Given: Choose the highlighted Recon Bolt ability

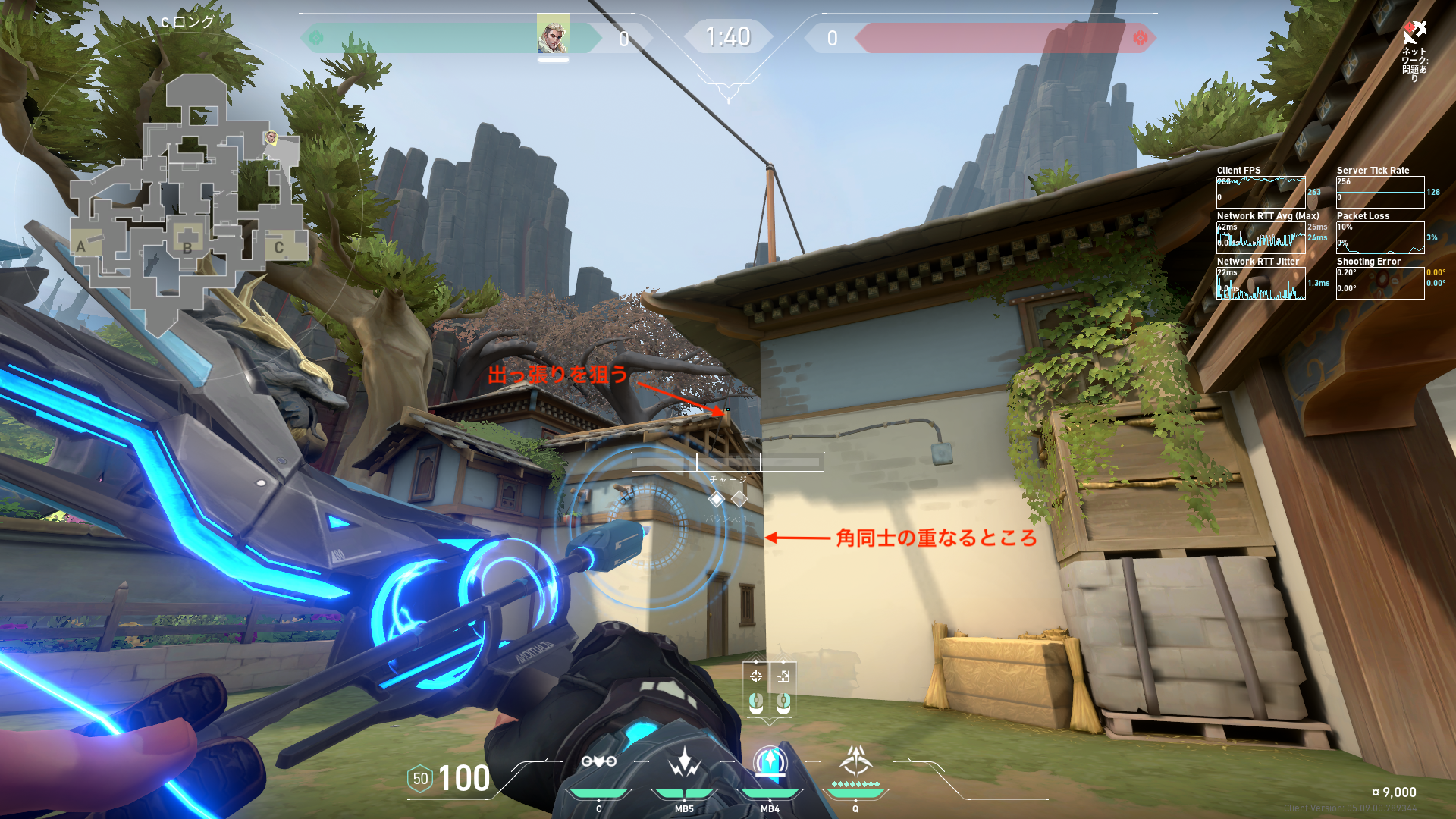Looking at the screenshot, I should click(x=770, y=762).
